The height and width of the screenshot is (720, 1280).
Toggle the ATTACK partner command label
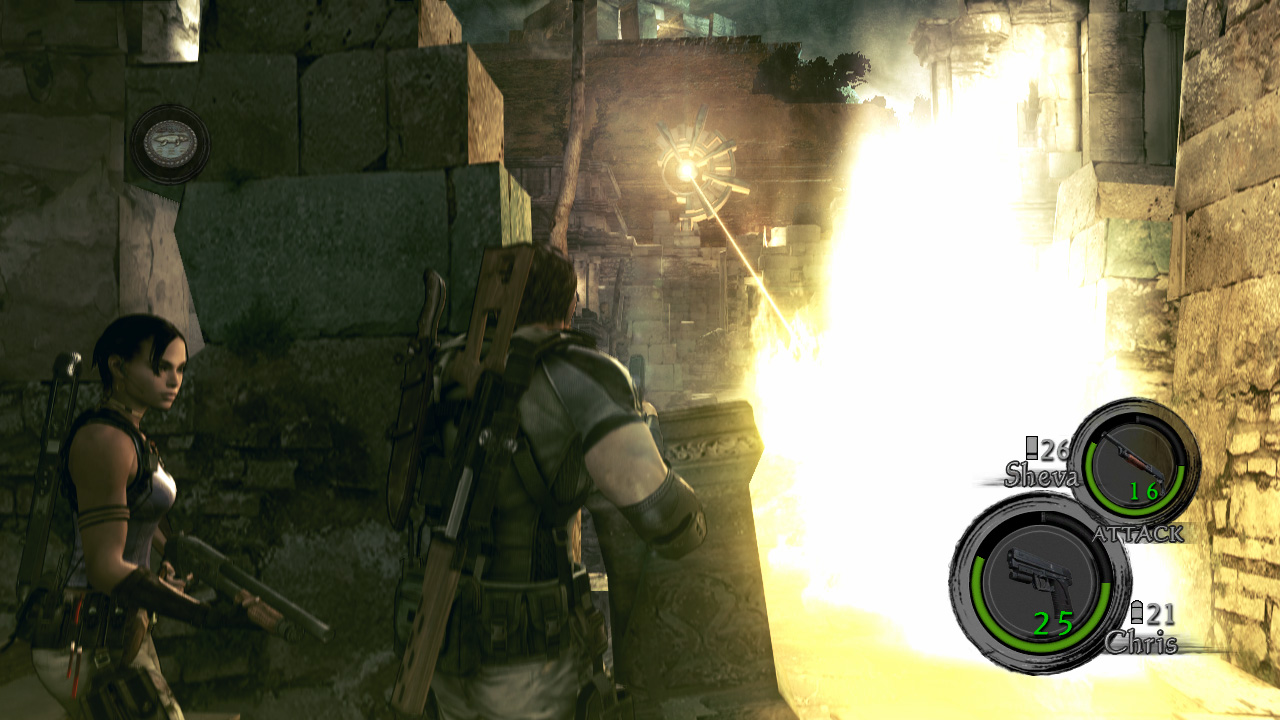[x=1139, y=532]
